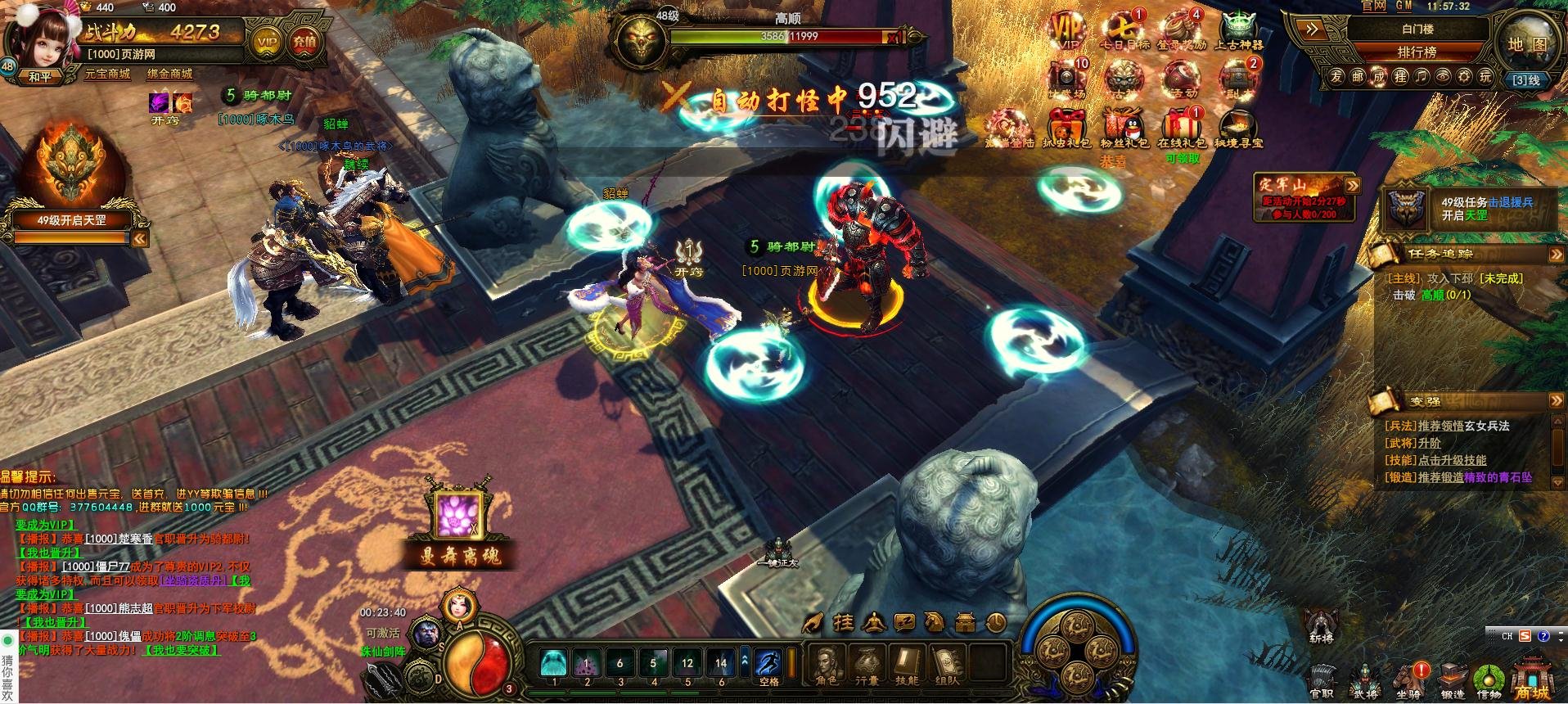This screenshot has width=1568, height=704.
Task: Open settings with the gear icon
Action: pyautogui.click(x=1464, y=76)
